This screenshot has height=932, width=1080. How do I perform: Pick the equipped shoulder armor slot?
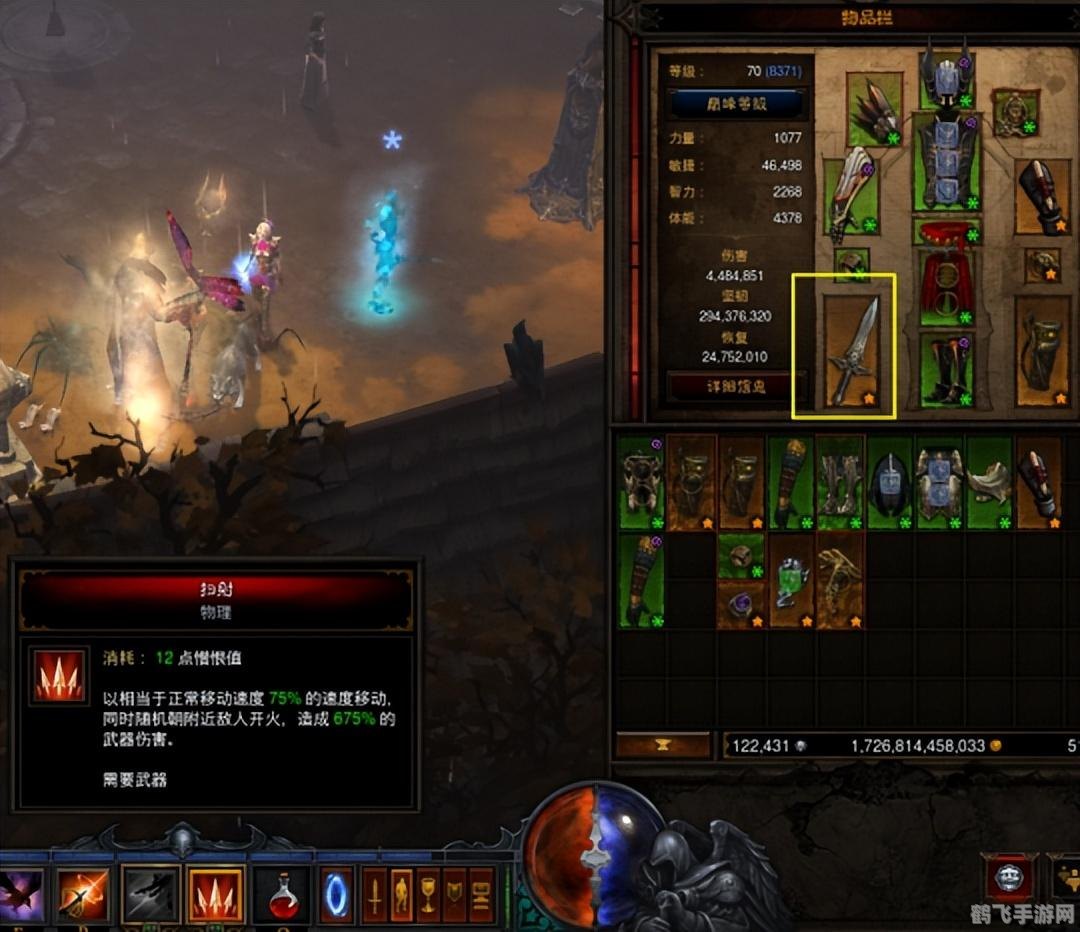[873, 108]
